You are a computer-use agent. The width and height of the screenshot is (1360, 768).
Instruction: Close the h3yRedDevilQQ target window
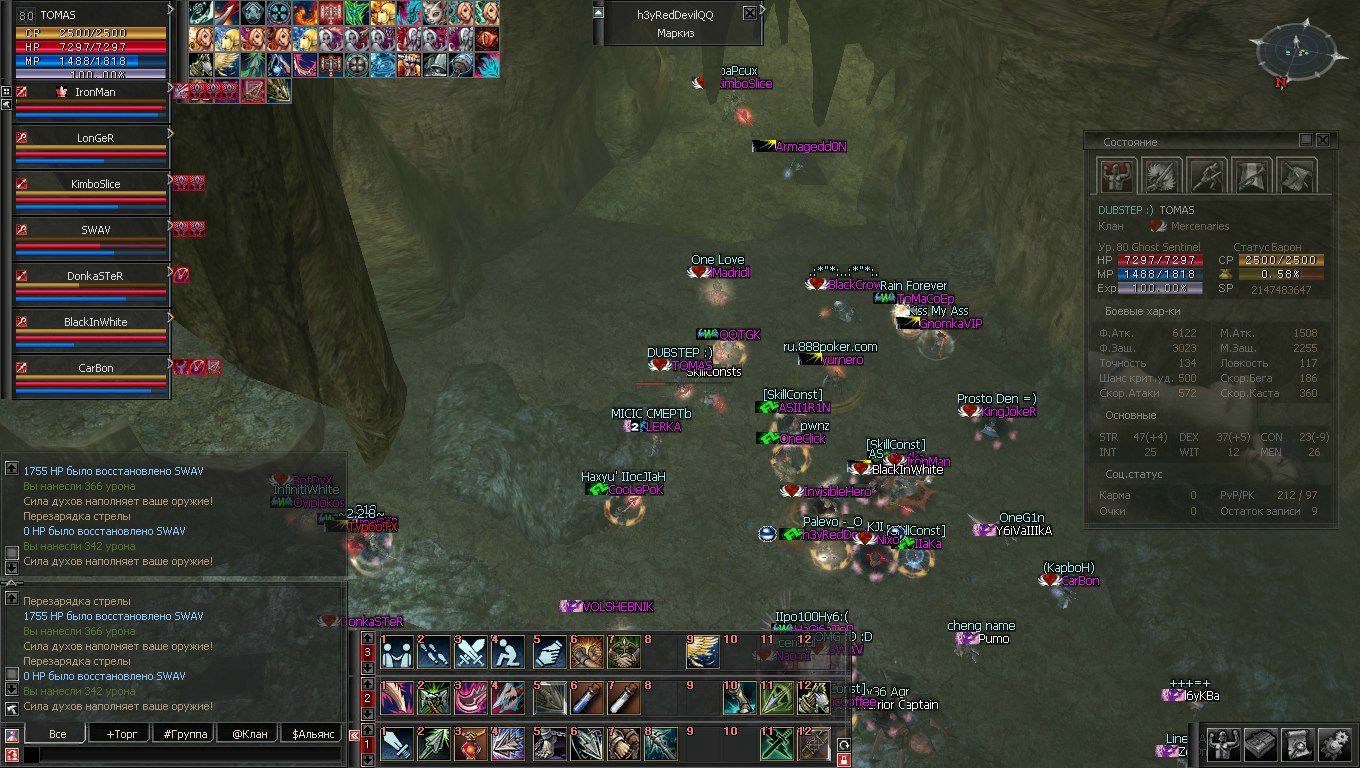pos(750,14)
